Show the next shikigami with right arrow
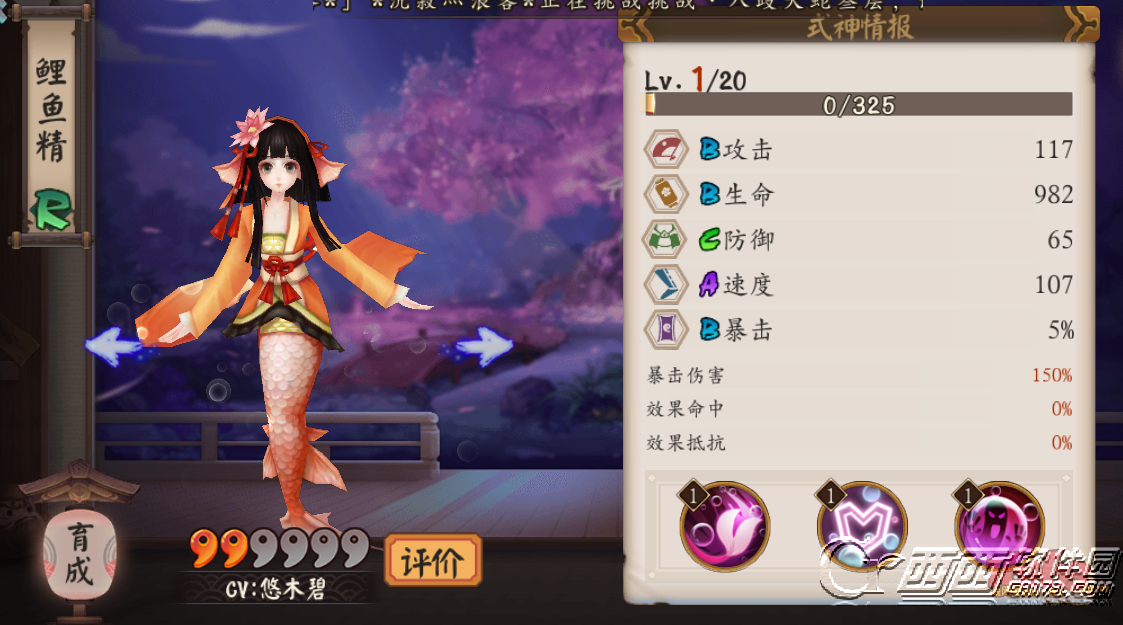This screenshot has height=625, width=1123. pos(484,346)
